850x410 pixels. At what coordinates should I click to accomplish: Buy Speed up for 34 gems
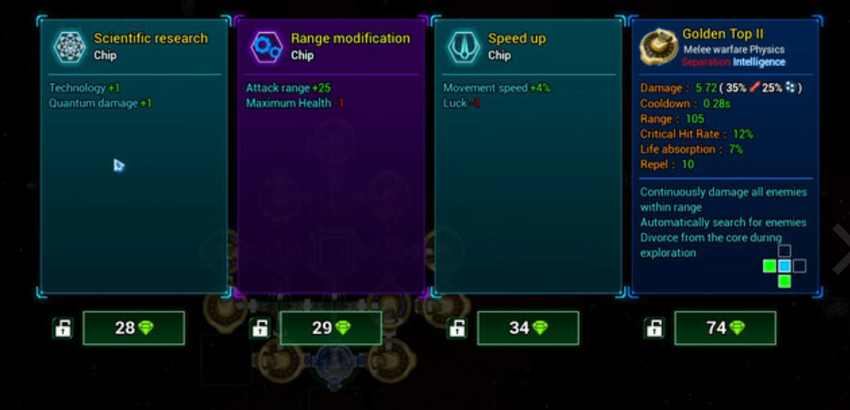[x=528, y=328]
